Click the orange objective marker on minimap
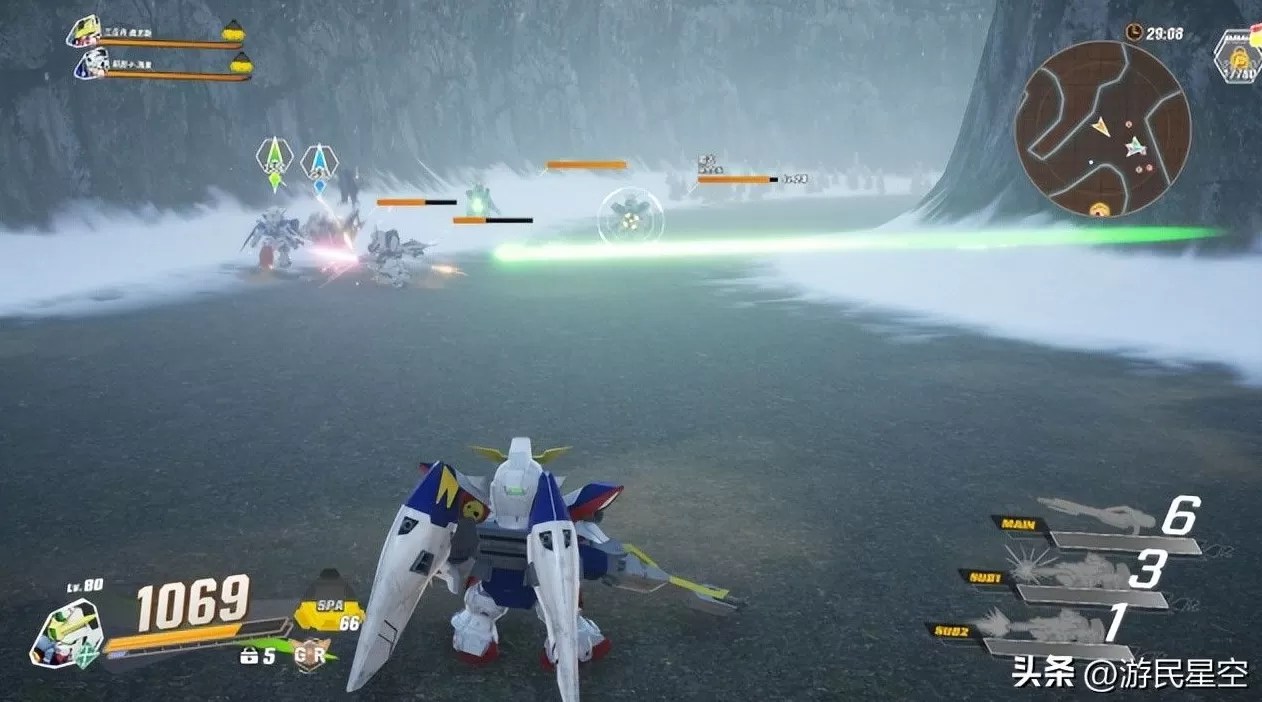Screen dimensions: 1262x702 (1099, 209)
